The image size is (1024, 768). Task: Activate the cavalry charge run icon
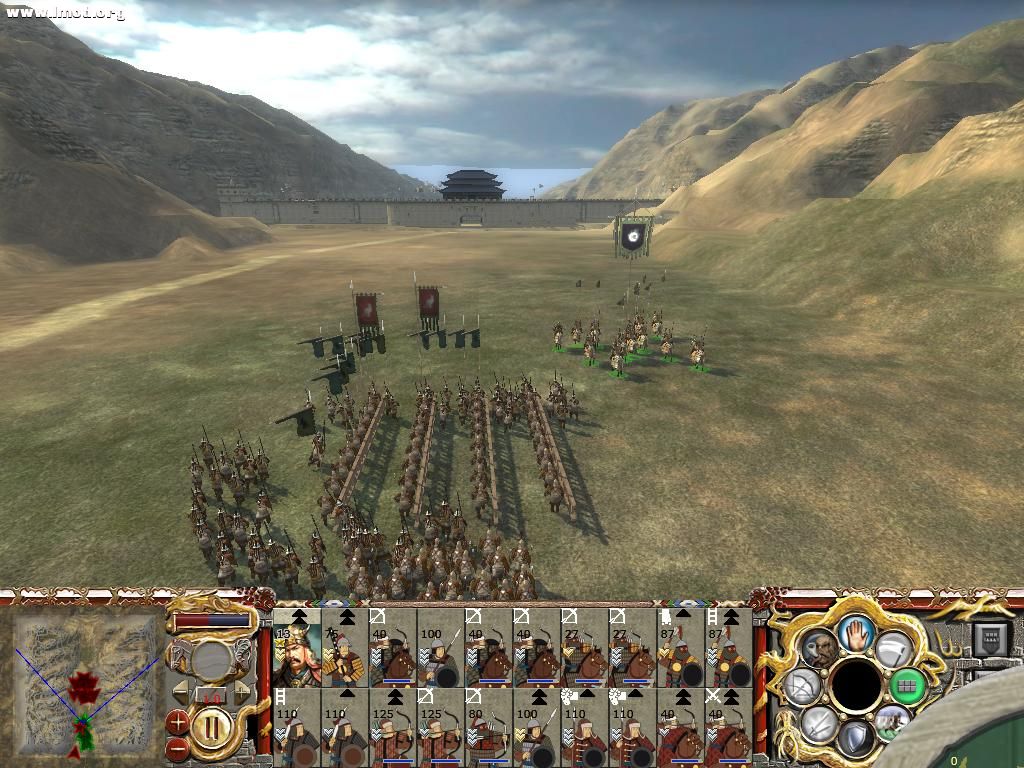click(891, 722)
